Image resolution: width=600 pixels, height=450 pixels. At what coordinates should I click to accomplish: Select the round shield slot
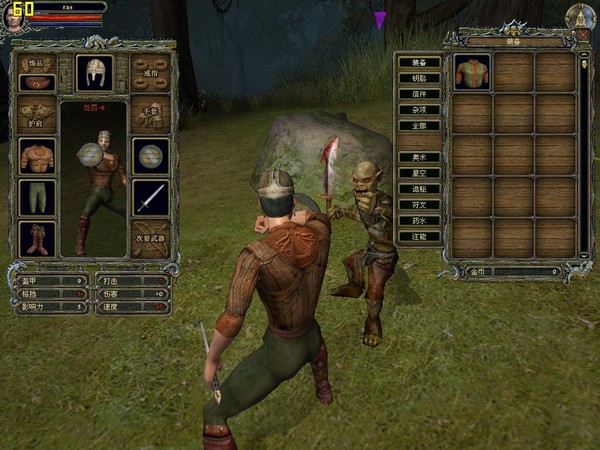[x=150, y=156]
